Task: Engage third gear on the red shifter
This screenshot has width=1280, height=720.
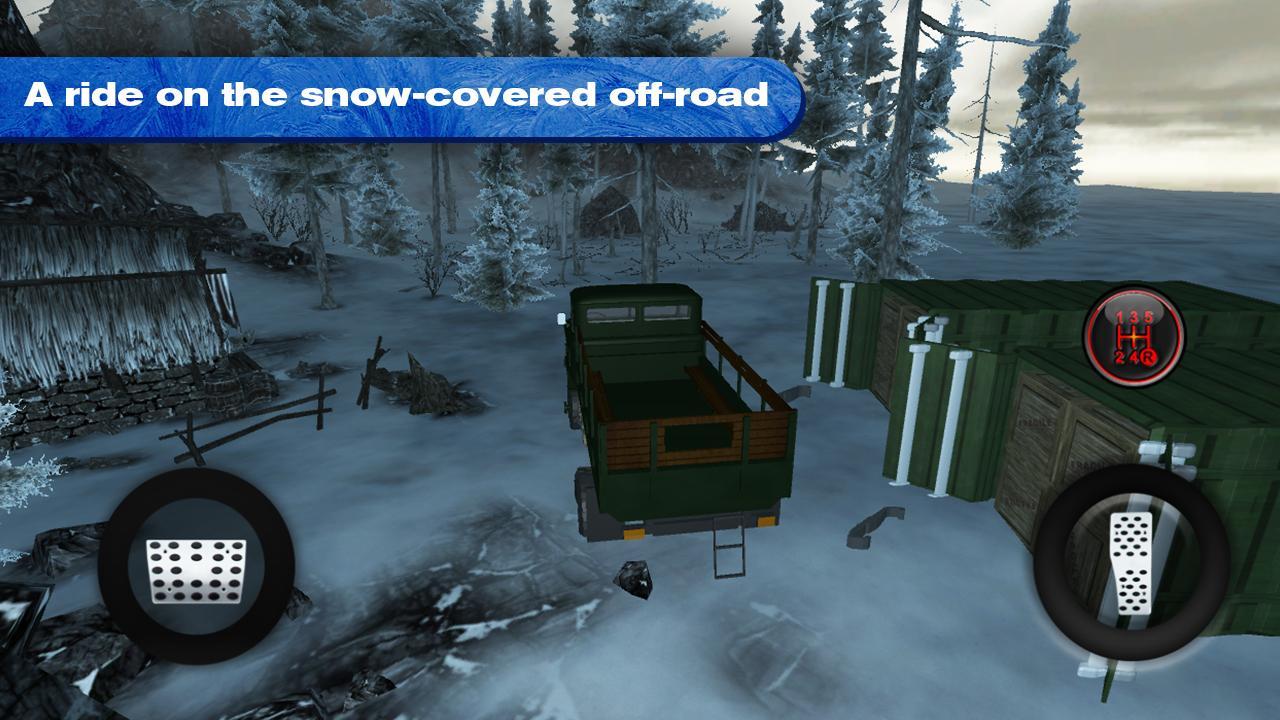Action: (1134, 317)
